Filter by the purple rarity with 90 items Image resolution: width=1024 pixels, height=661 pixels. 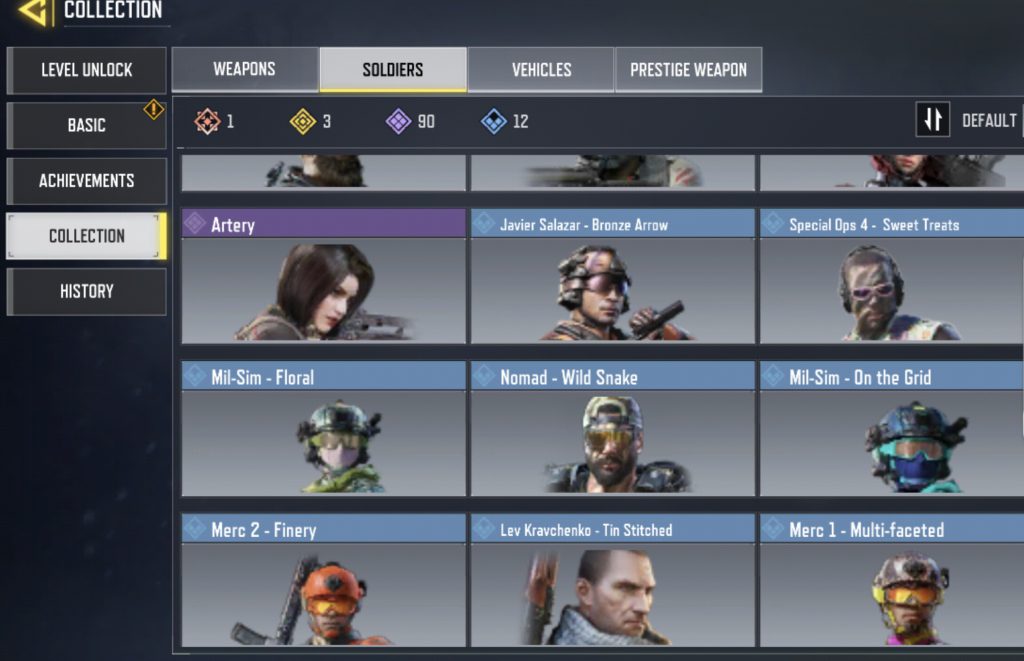click(x=399, y=122)
